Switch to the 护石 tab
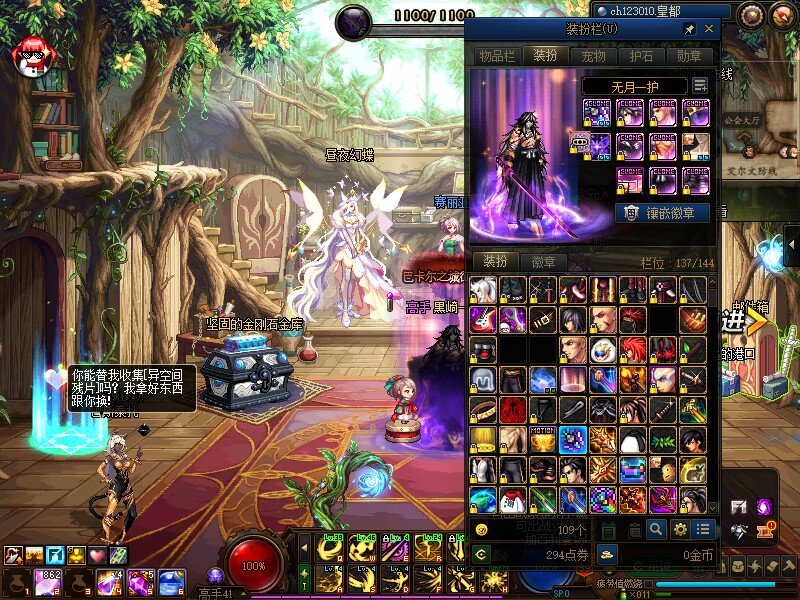 [643, 56]
